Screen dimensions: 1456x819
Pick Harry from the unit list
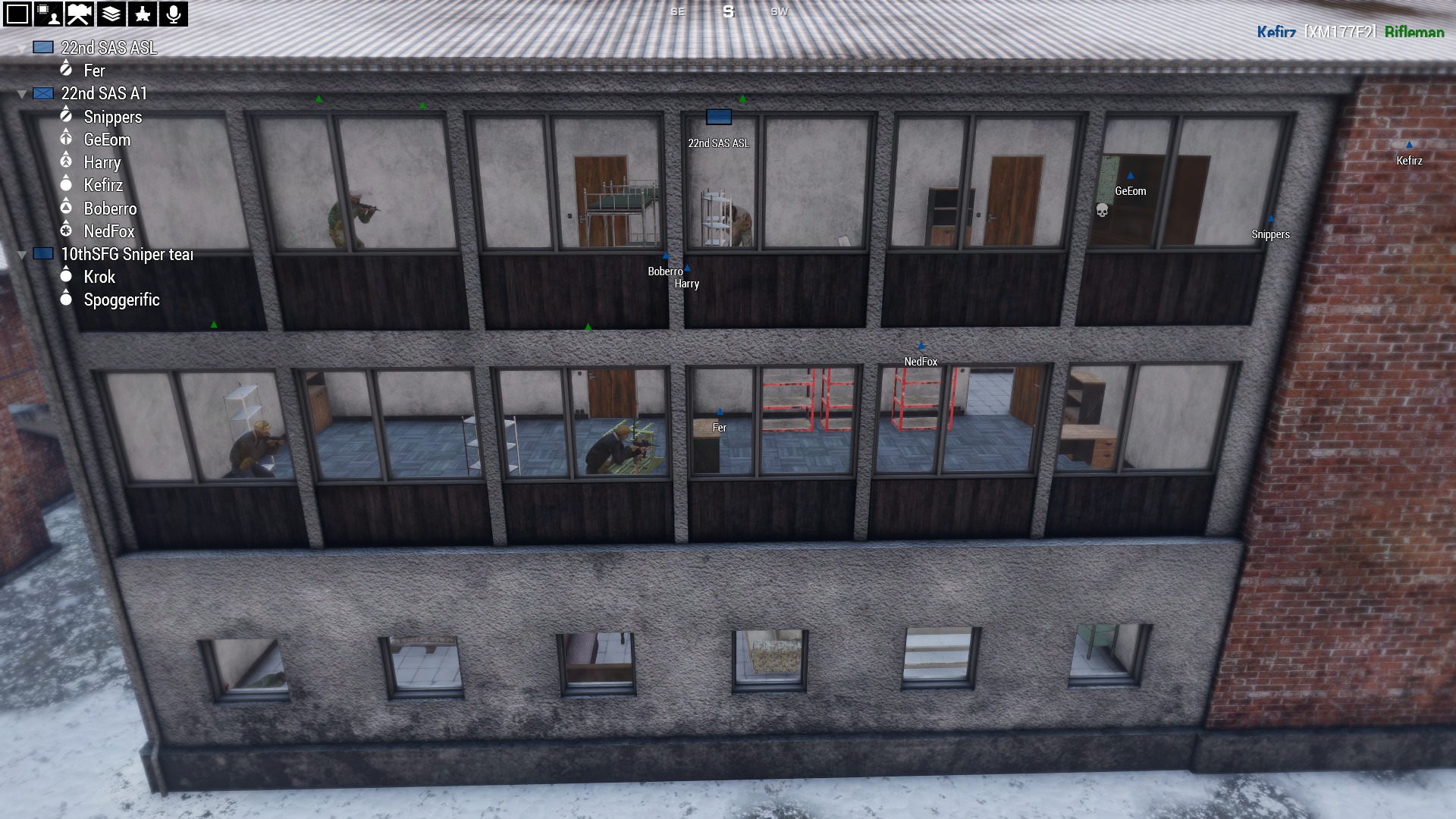[x=102, y=162]
